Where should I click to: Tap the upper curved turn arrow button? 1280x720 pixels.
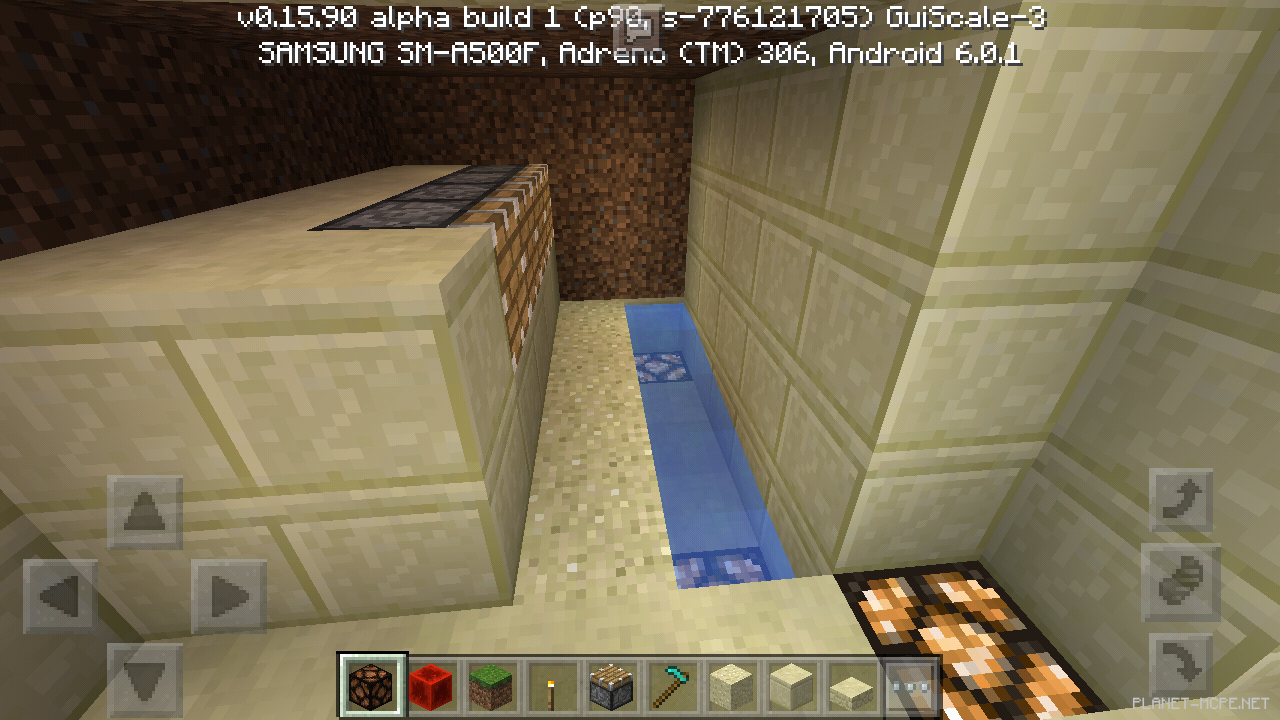pos(1181,497)
